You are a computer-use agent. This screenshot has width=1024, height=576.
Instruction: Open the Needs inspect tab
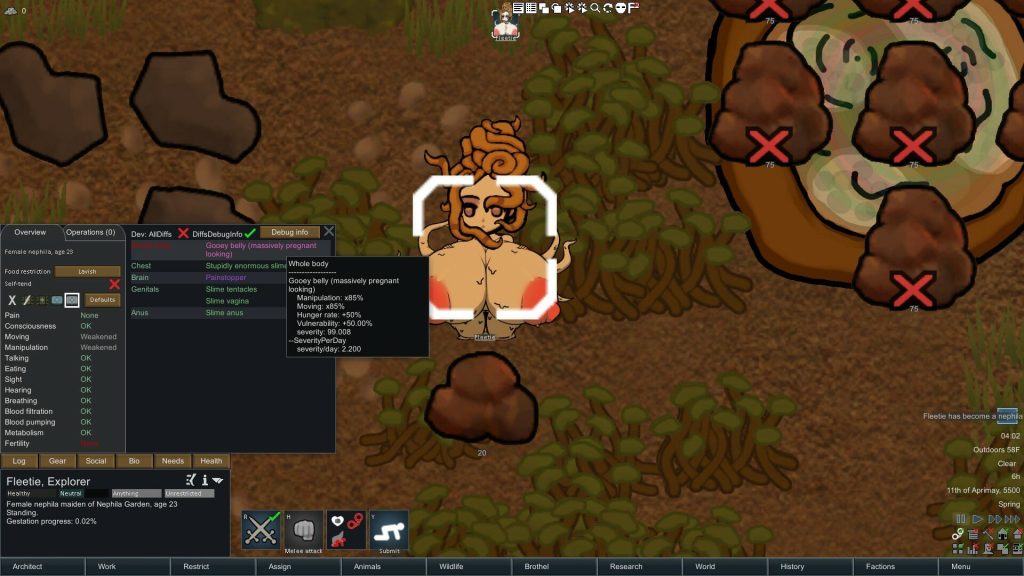[x=173, y=461]
